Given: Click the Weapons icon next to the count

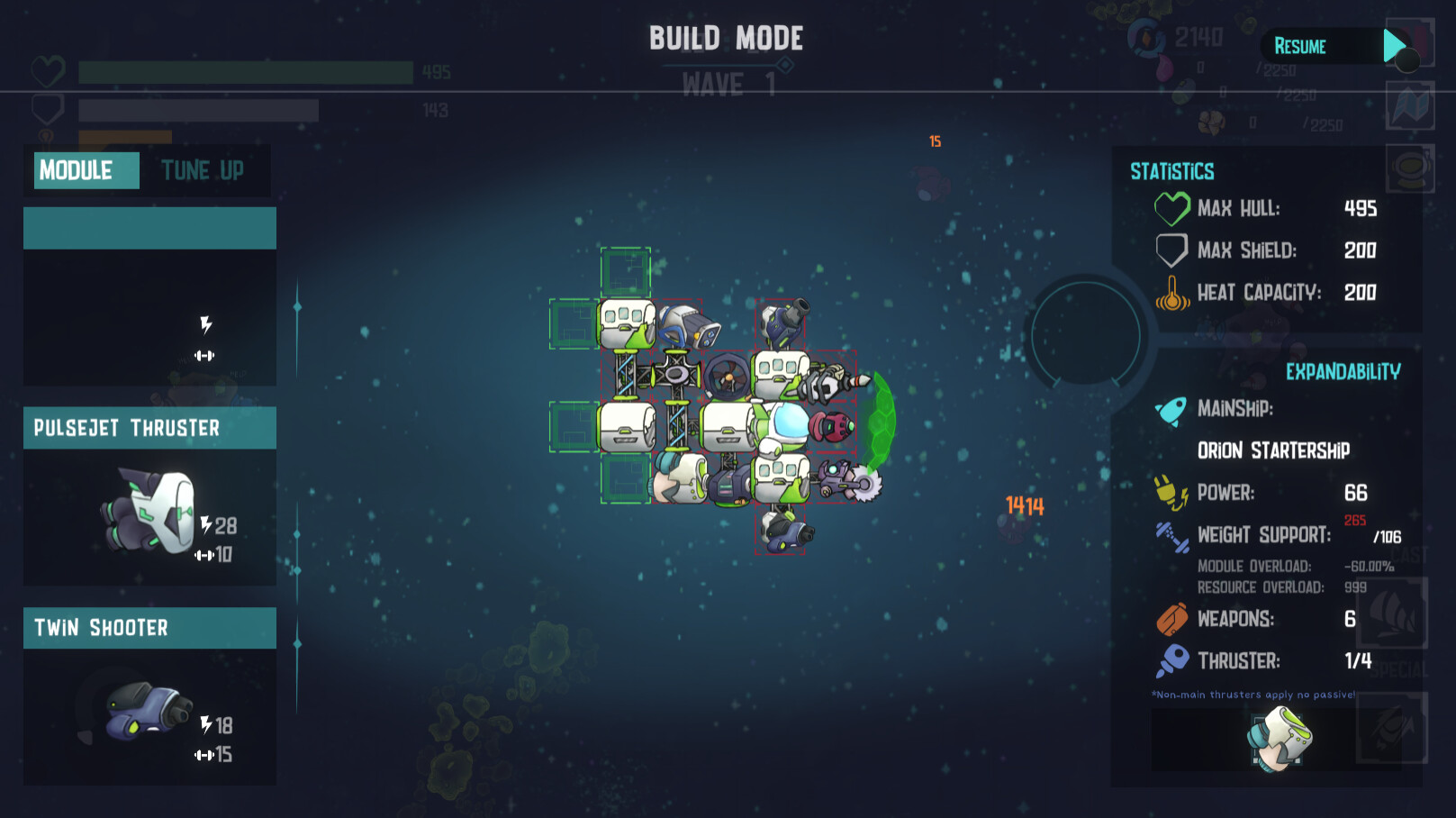Looking at the screenshot, I should tap(1171, 620).
